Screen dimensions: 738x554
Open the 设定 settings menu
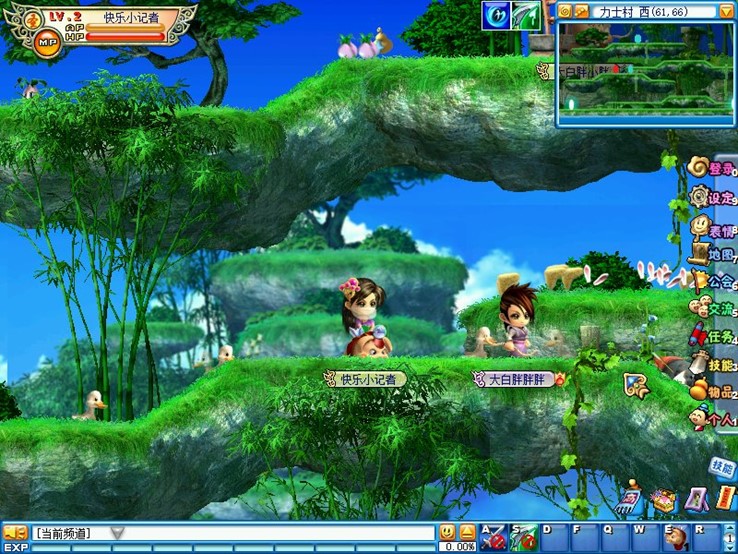click(713, 197)
